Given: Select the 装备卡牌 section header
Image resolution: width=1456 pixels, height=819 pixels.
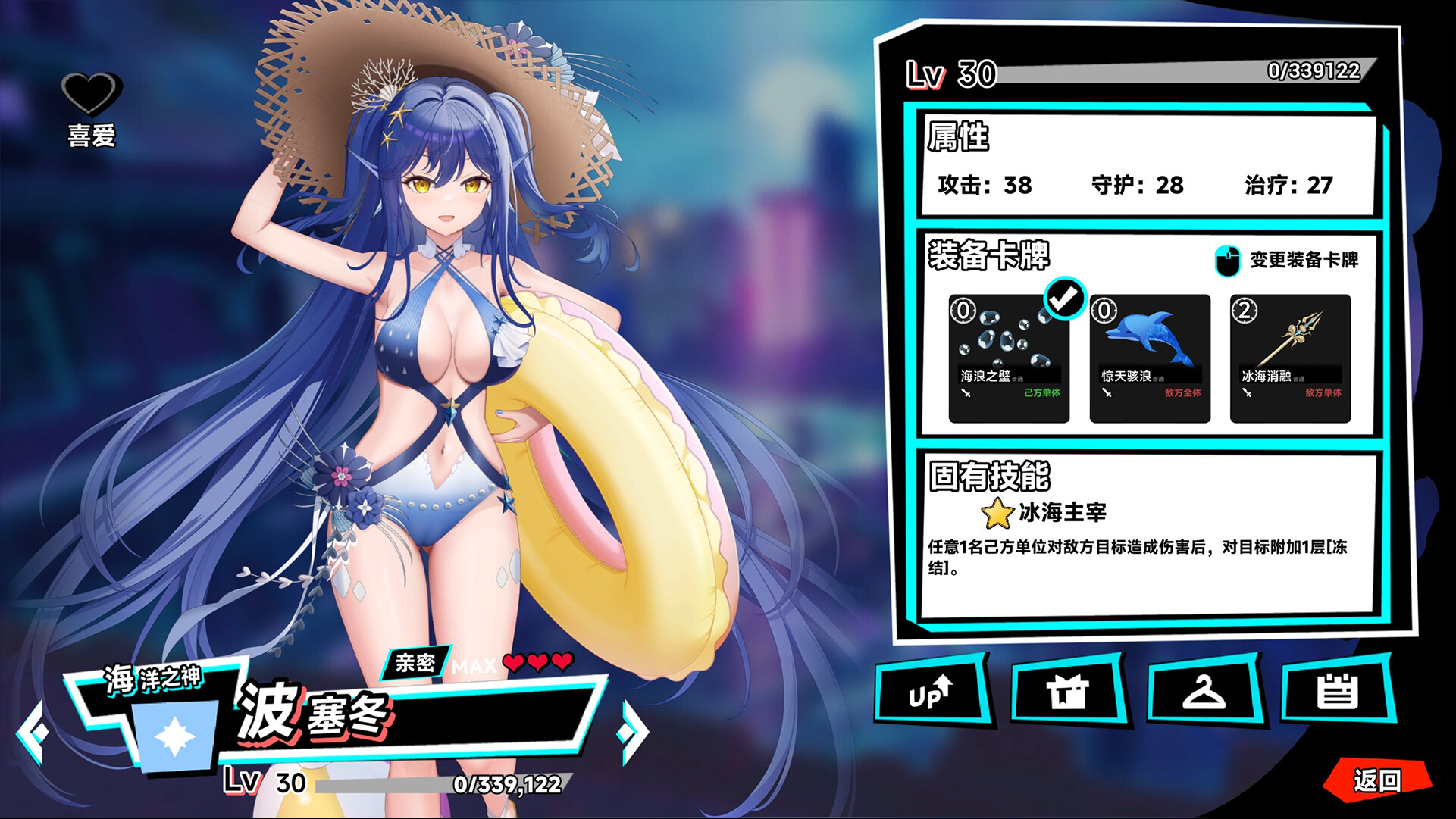Looking at the screenshot, I should coord(985,260).
